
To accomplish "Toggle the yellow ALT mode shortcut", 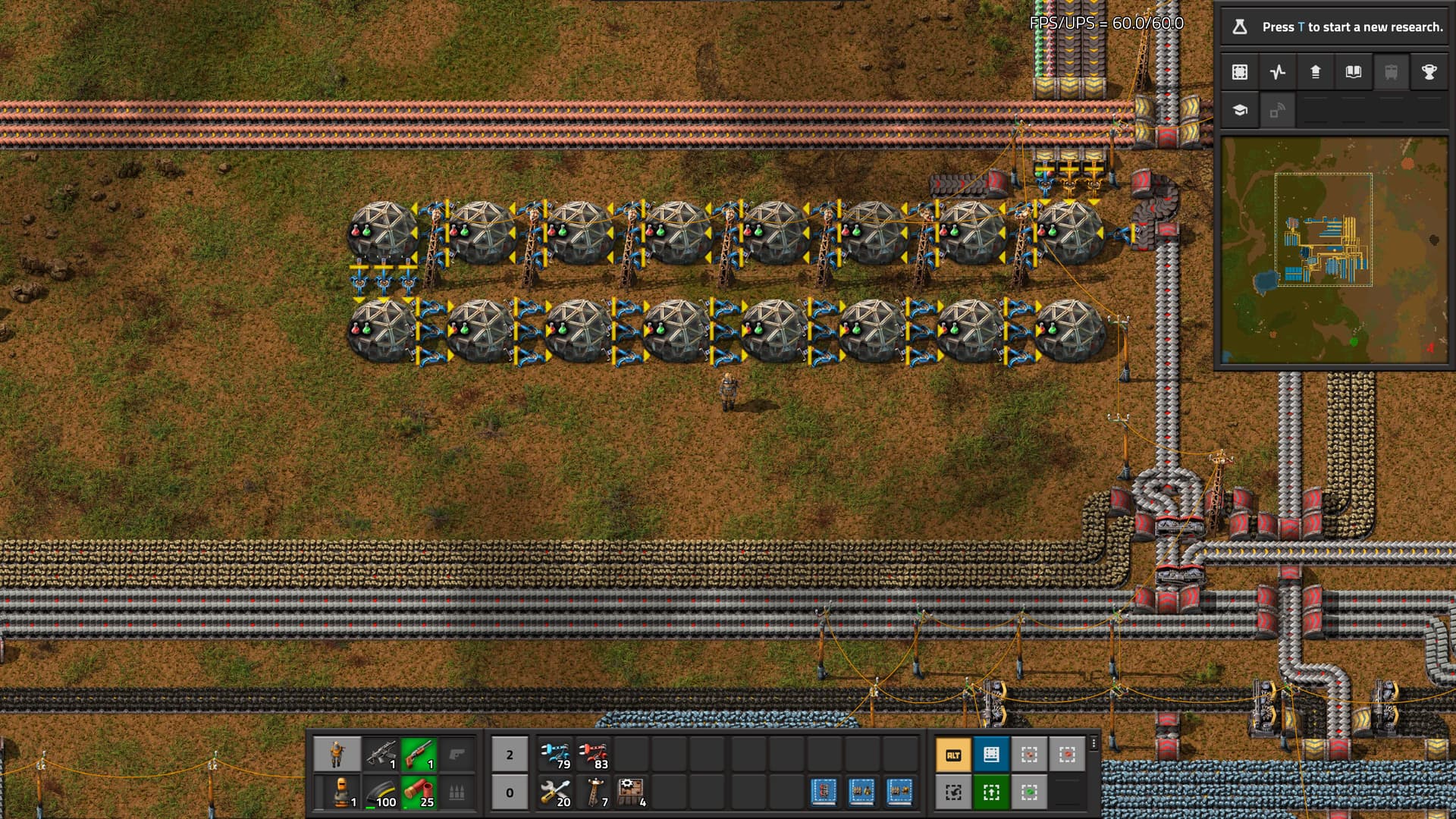I will [x=953, y=755].
